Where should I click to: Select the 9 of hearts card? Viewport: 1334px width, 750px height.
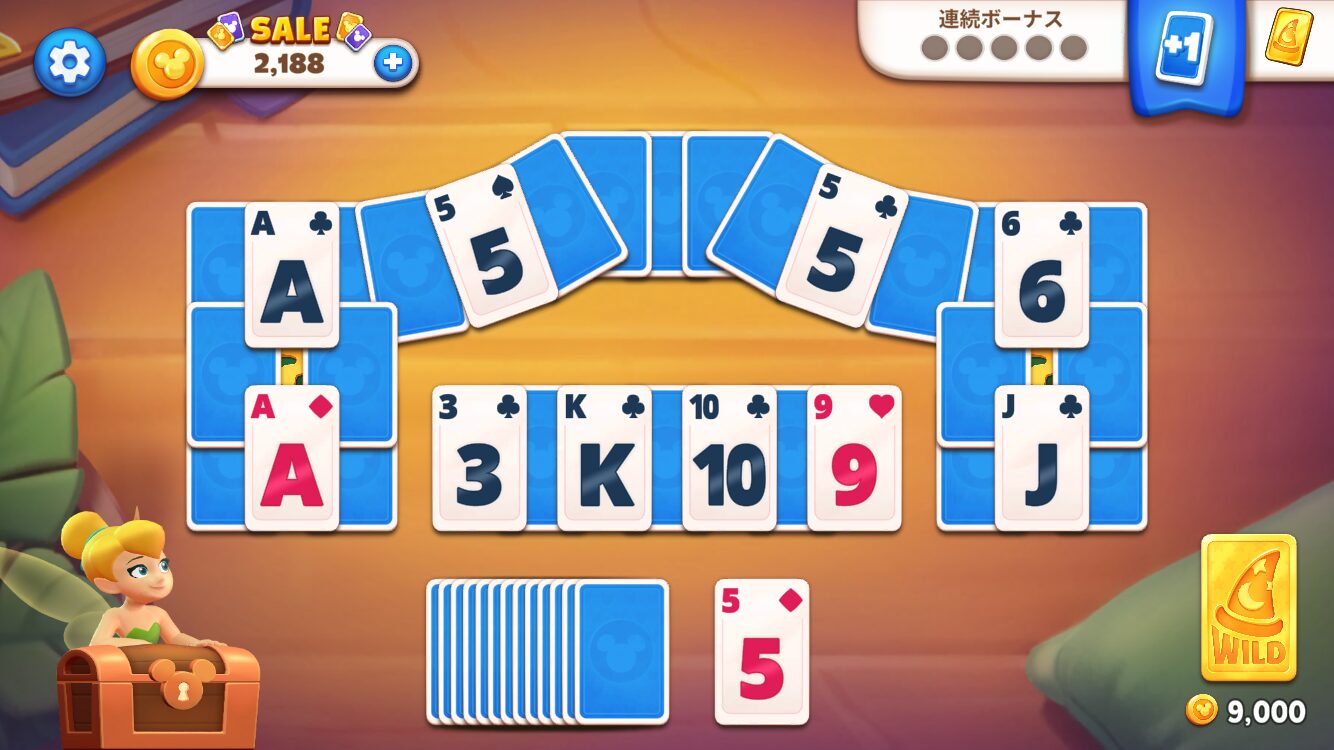coord(854,458)
